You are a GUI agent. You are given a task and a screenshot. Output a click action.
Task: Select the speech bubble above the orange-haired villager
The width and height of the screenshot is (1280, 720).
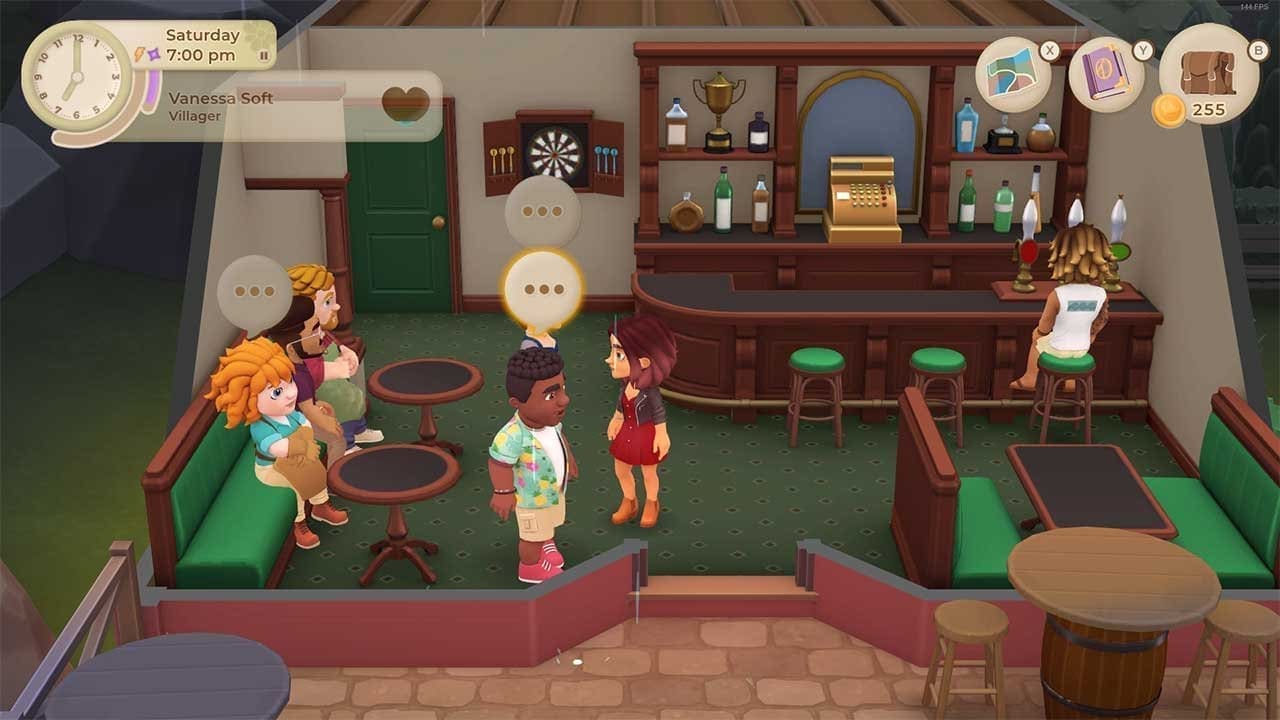point(255,292)
